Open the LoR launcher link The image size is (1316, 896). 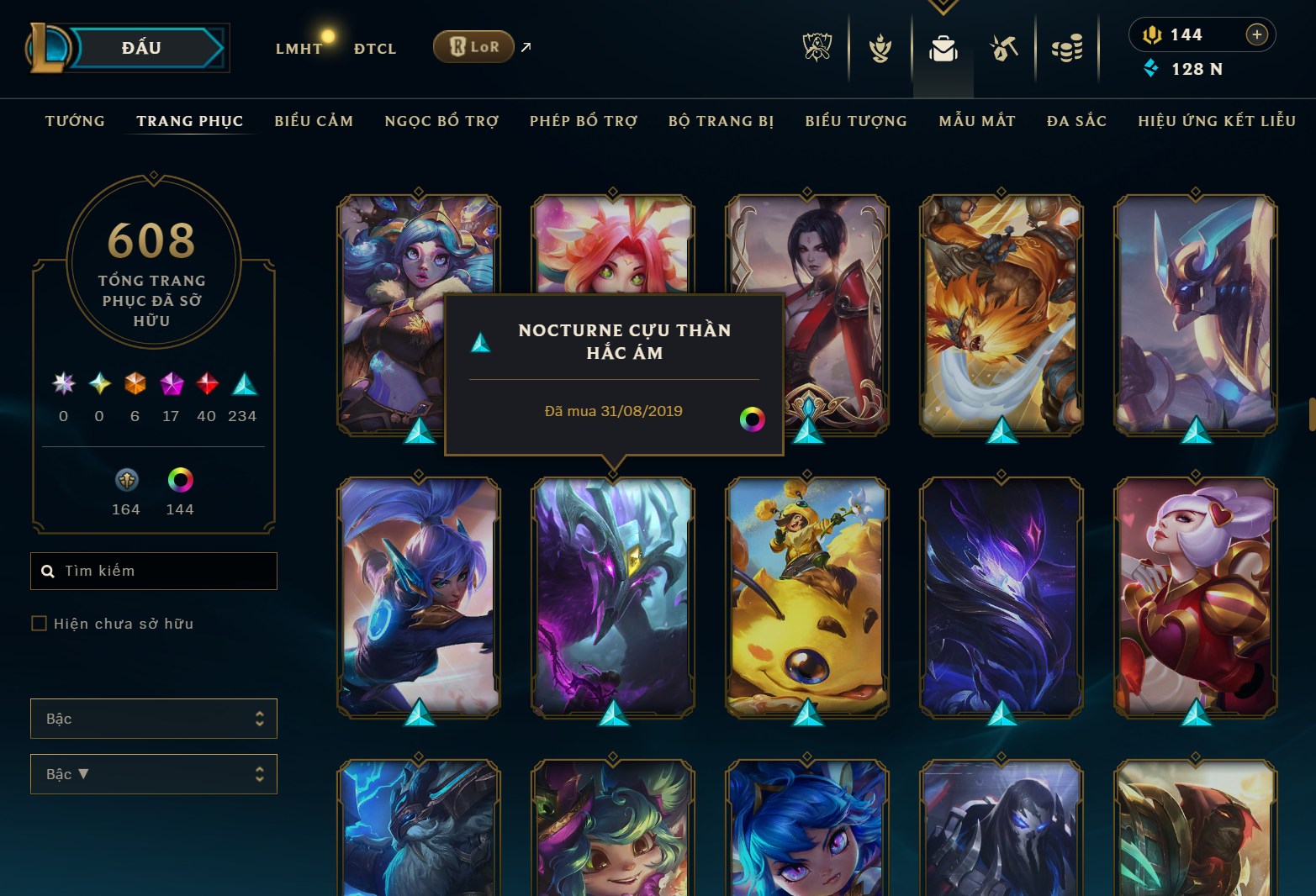coord(474,47)
